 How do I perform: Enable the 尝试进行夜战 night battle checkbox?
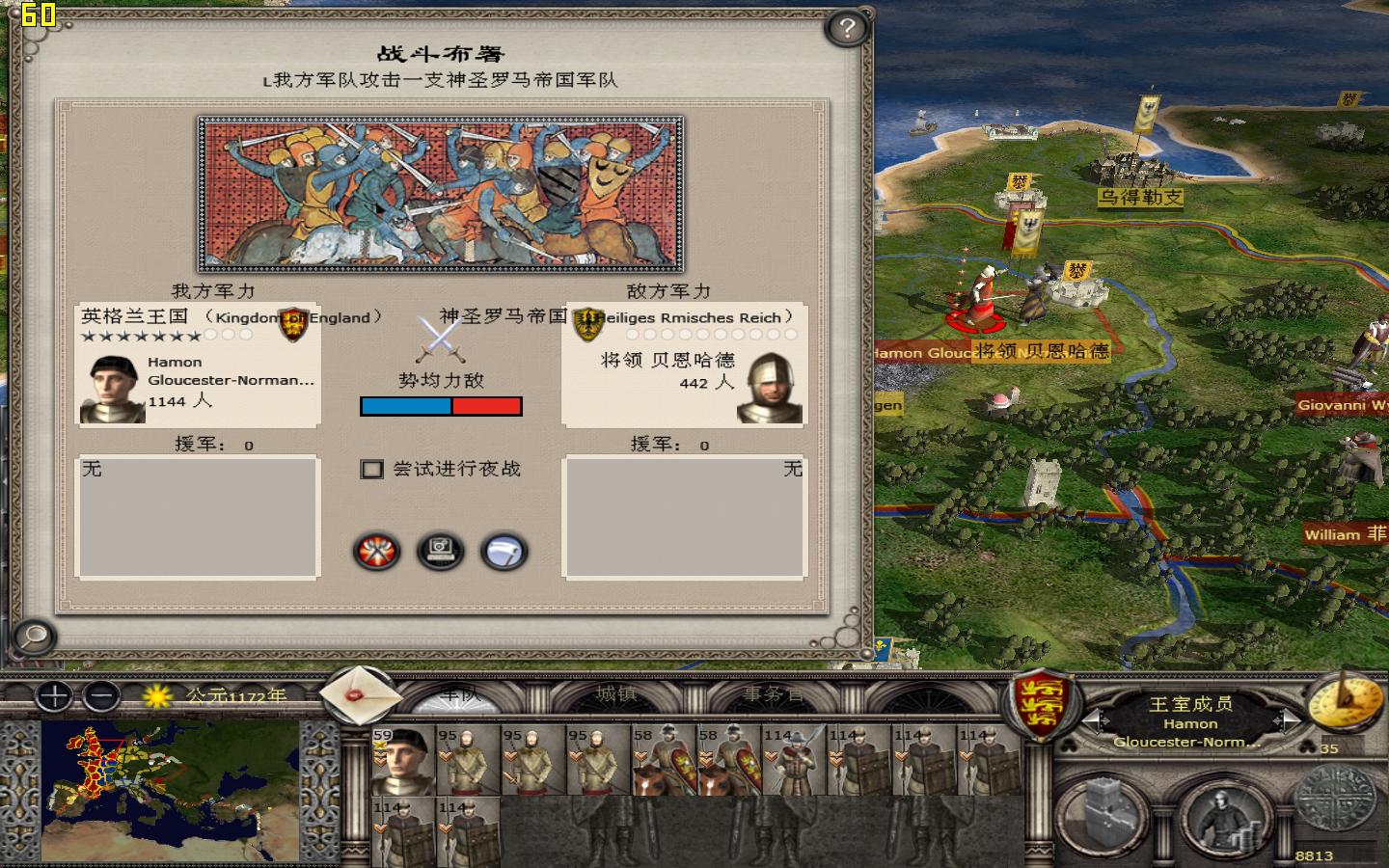pos(371,469)
